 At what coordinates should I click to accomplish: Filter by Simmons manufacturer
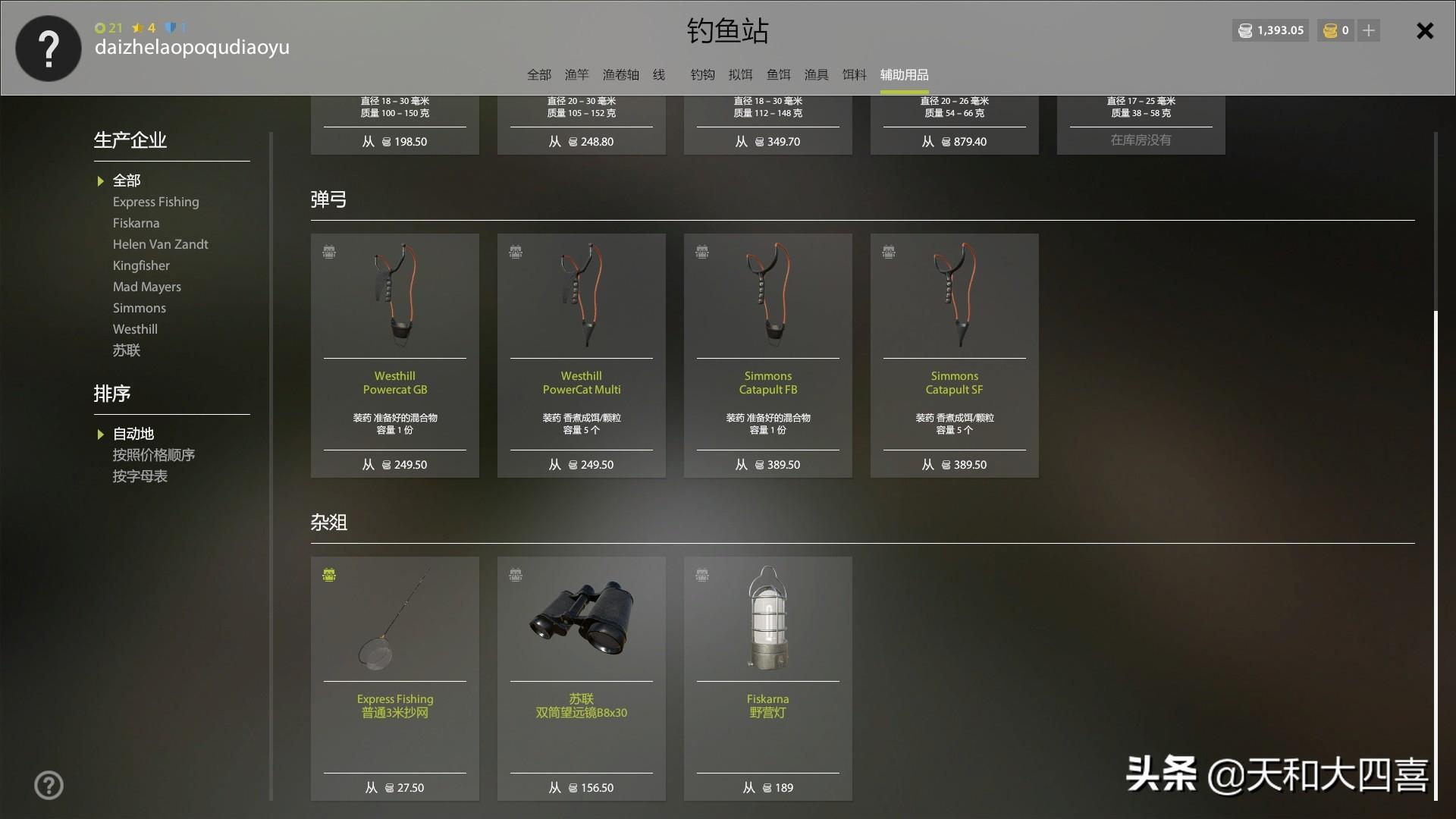click(x=139, y=308)
